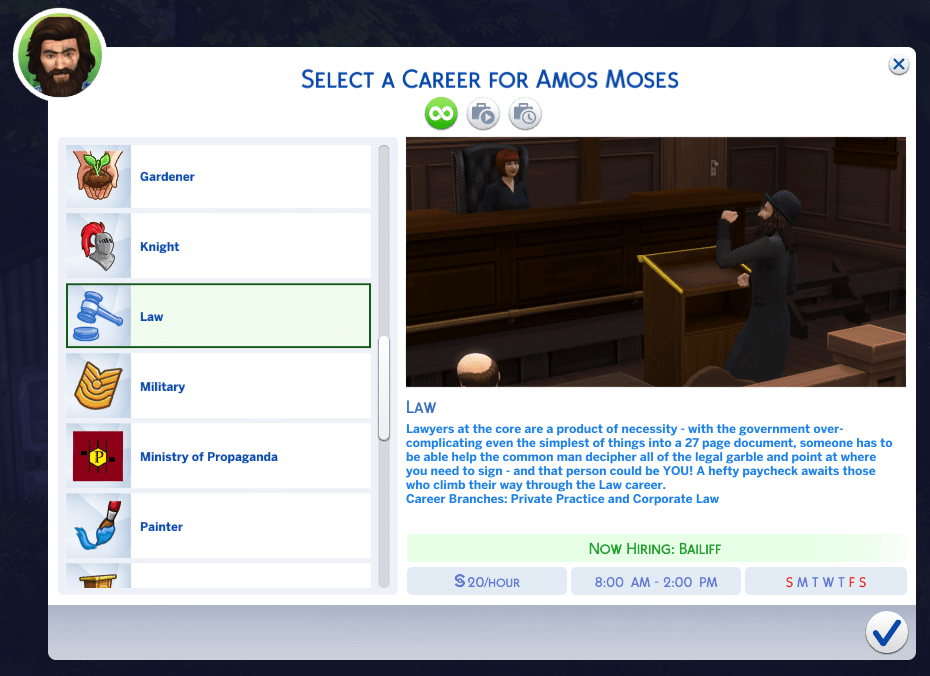This screenshot has width=930, height=676.
Task: Filter by briefcase with clock icon
Action: point(525,114)
